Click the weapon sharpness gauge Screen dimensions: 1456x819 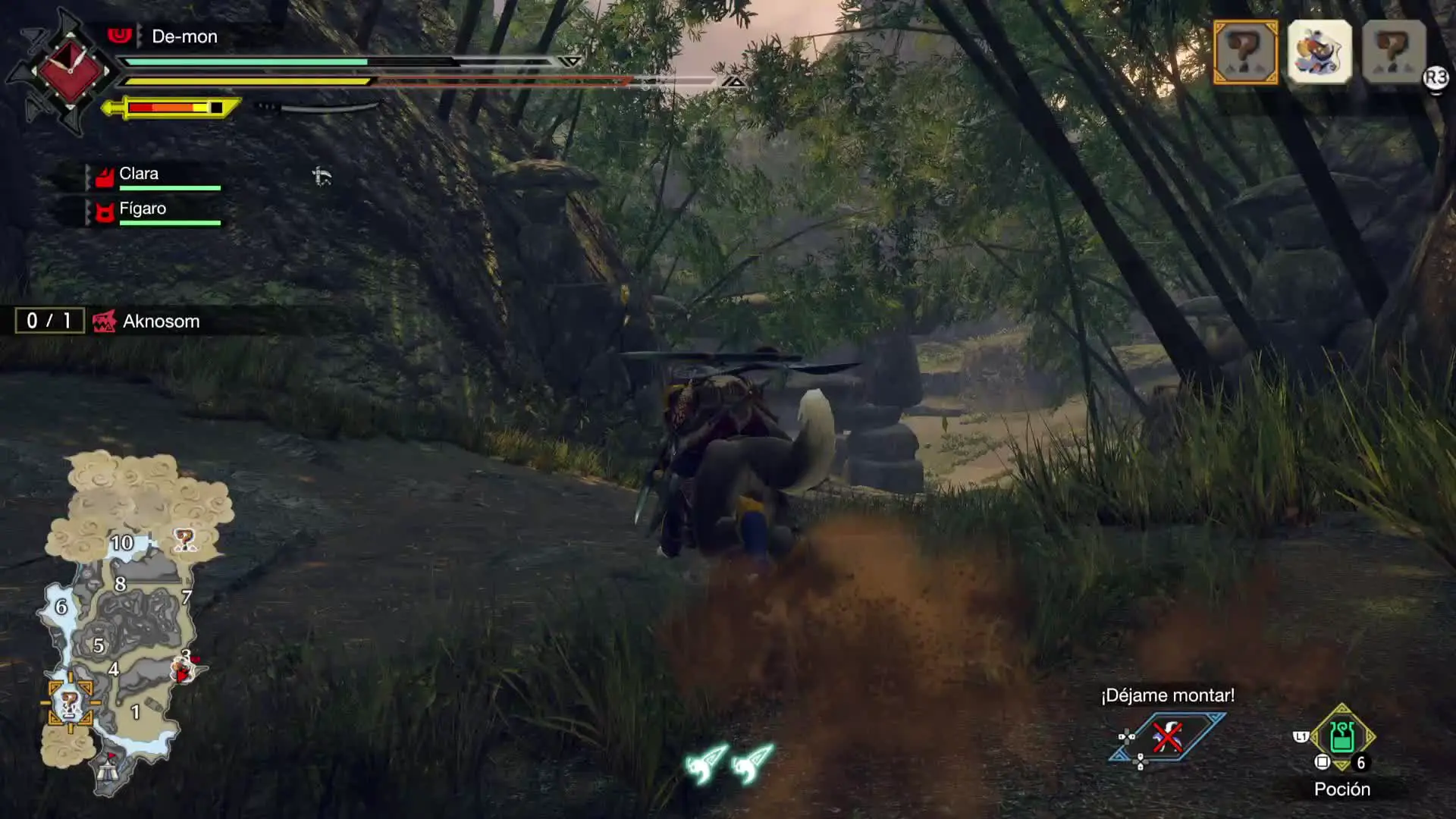pos(173,108)
